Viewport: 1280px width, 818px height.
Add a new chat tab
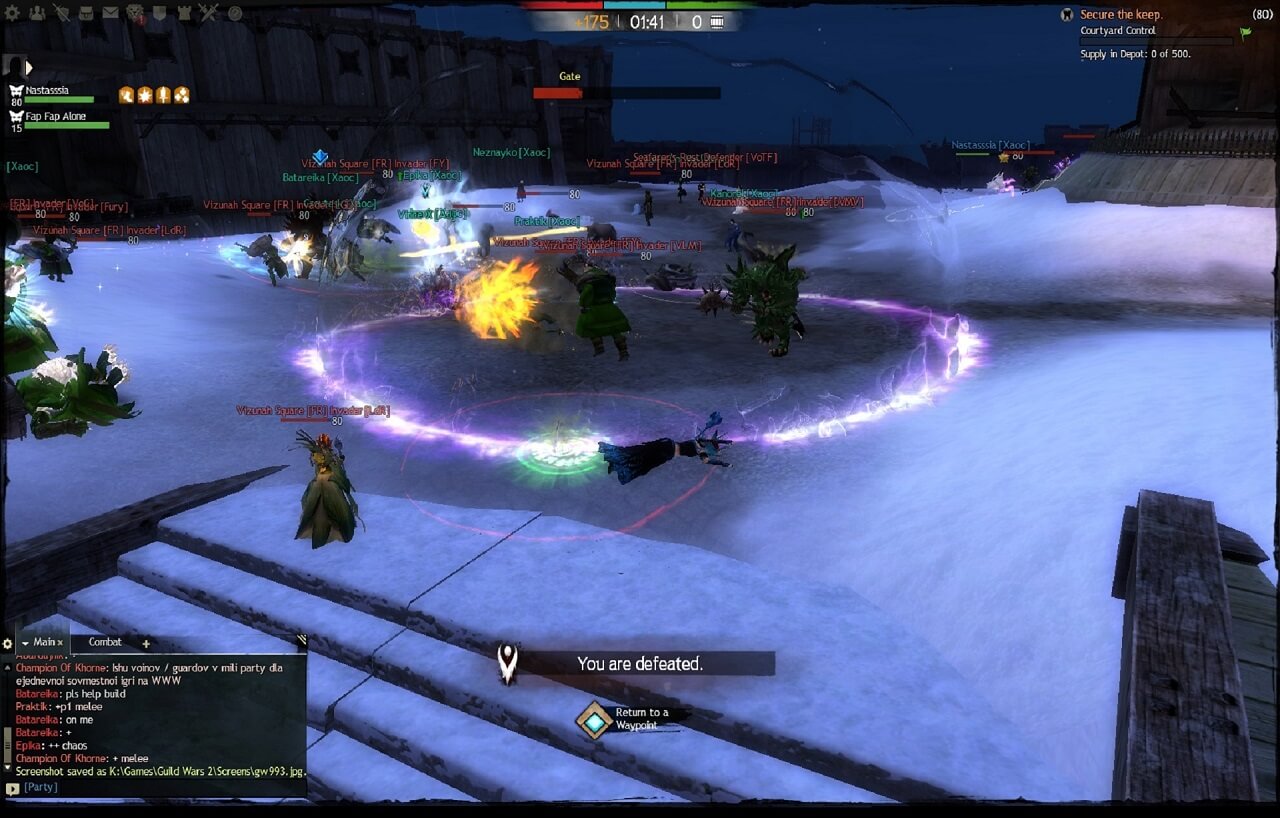tap(146, 643)
